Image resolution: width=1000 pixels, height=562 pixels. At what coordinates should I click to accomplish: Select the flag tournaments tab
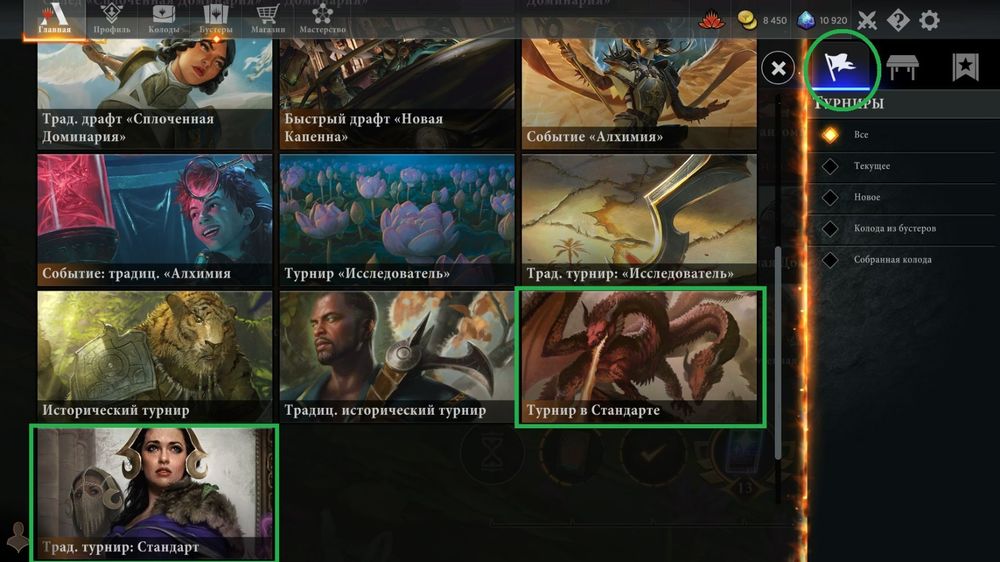tap(841, 67)
